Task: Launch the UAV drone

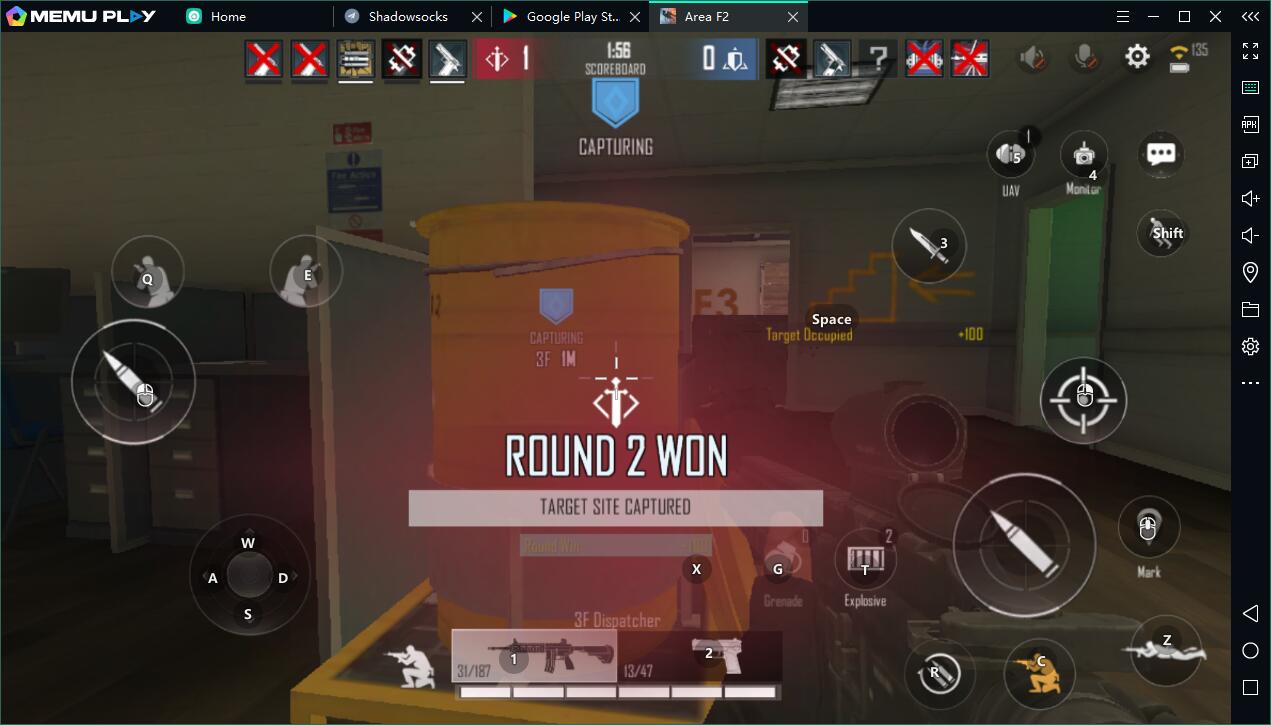Action: click(1011, 156)
